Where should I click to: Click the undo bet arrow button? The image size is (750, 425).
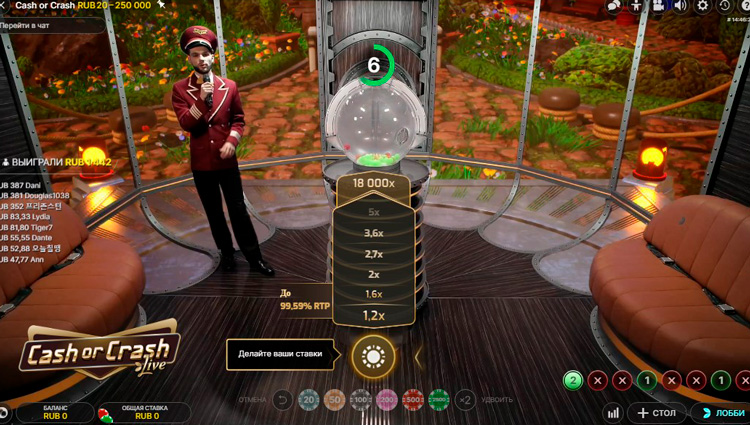pyautogui.click(x=282, y=401)
